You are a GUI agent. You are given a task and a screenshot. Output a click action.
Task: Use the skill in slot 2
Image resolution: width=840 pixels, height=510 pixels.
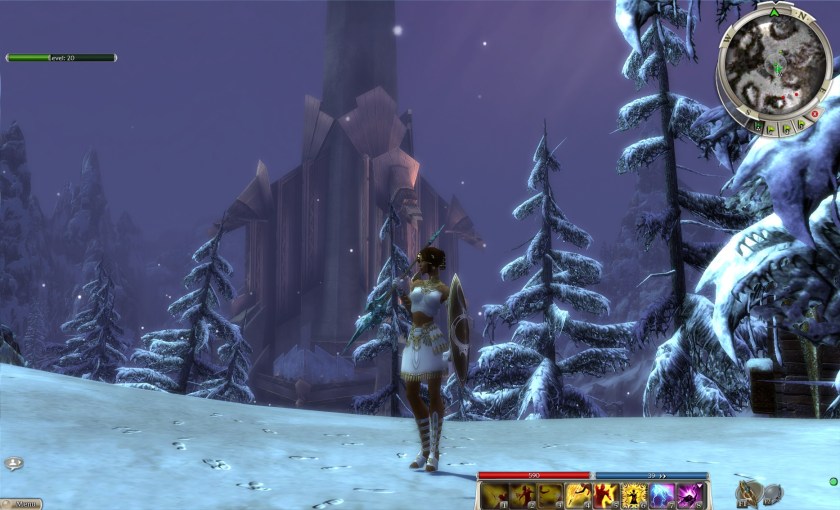click(522, 495)
